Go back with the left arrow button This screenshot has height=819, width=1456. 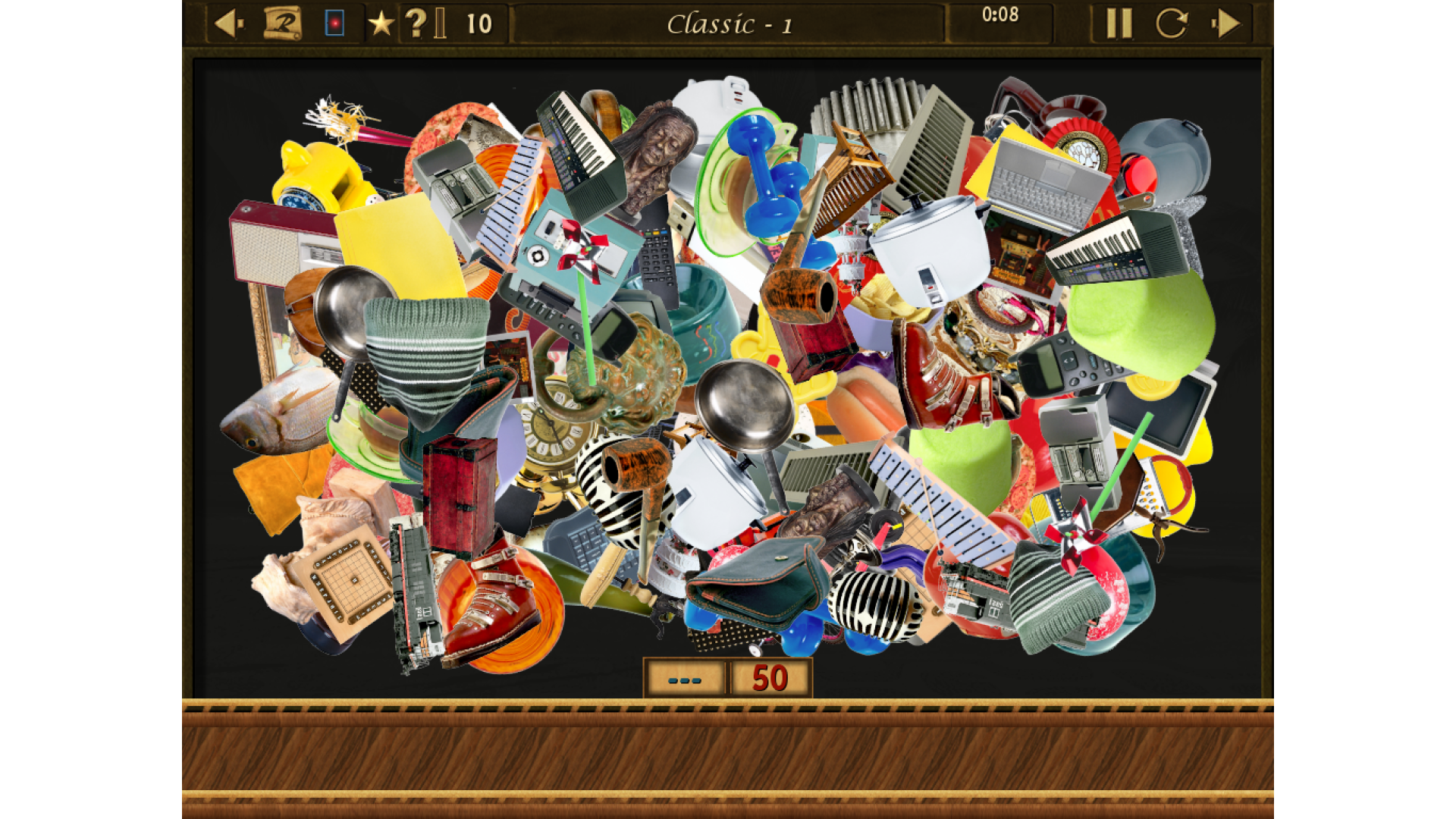tap(228, 24)
